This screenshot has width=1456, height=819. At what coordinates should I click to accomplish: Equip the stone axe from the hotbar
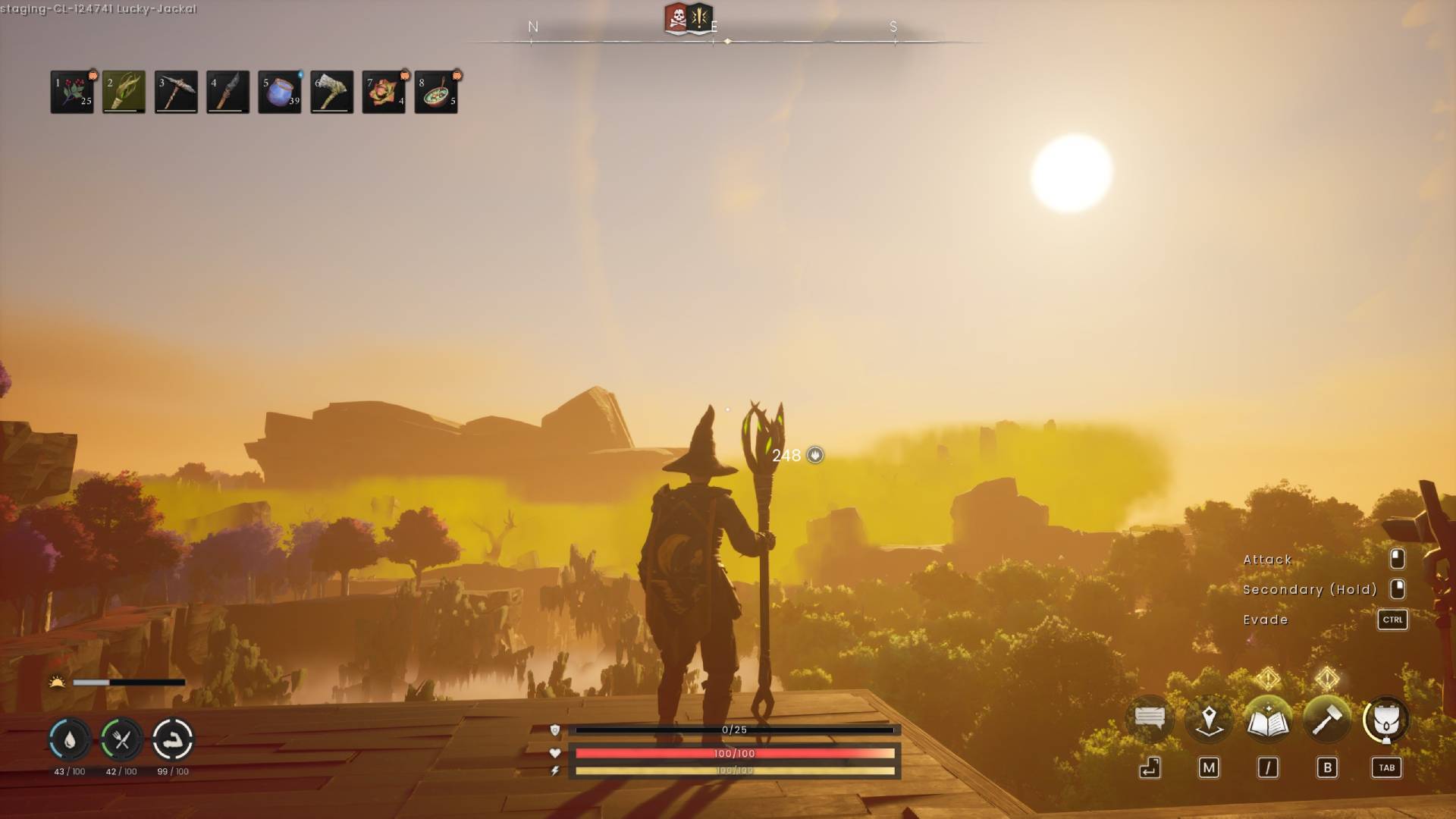[x=331, y=93]
